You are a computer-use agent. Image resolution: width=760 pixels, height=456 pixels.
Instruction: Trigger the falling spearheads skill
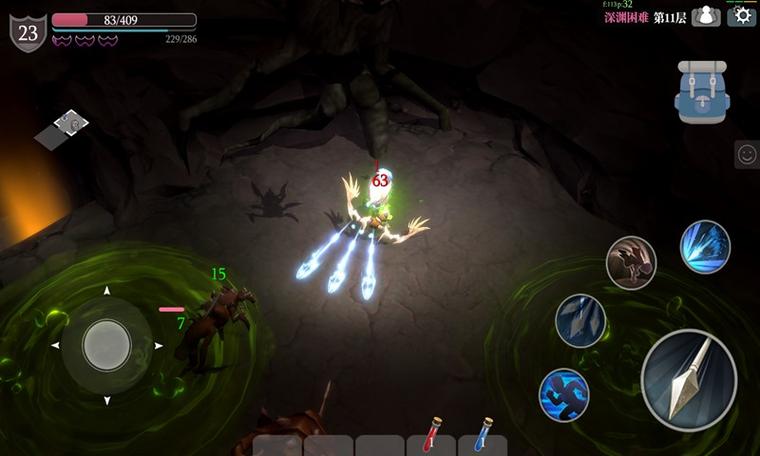coord(581,321)
